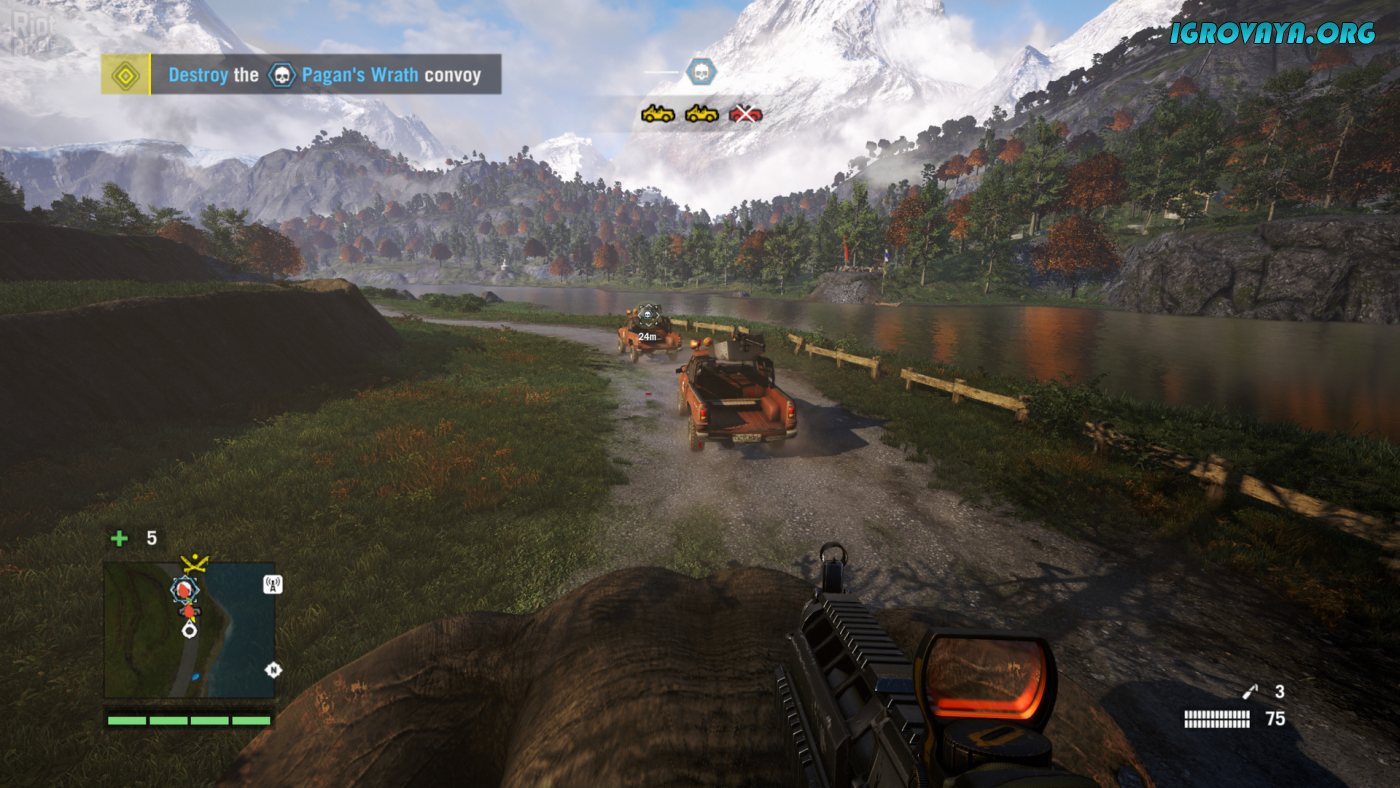Open the IGROVAYA.ORG watermark link
Image resolution: width=1400 pixels, height=788 pixels.
[1273, 32]
